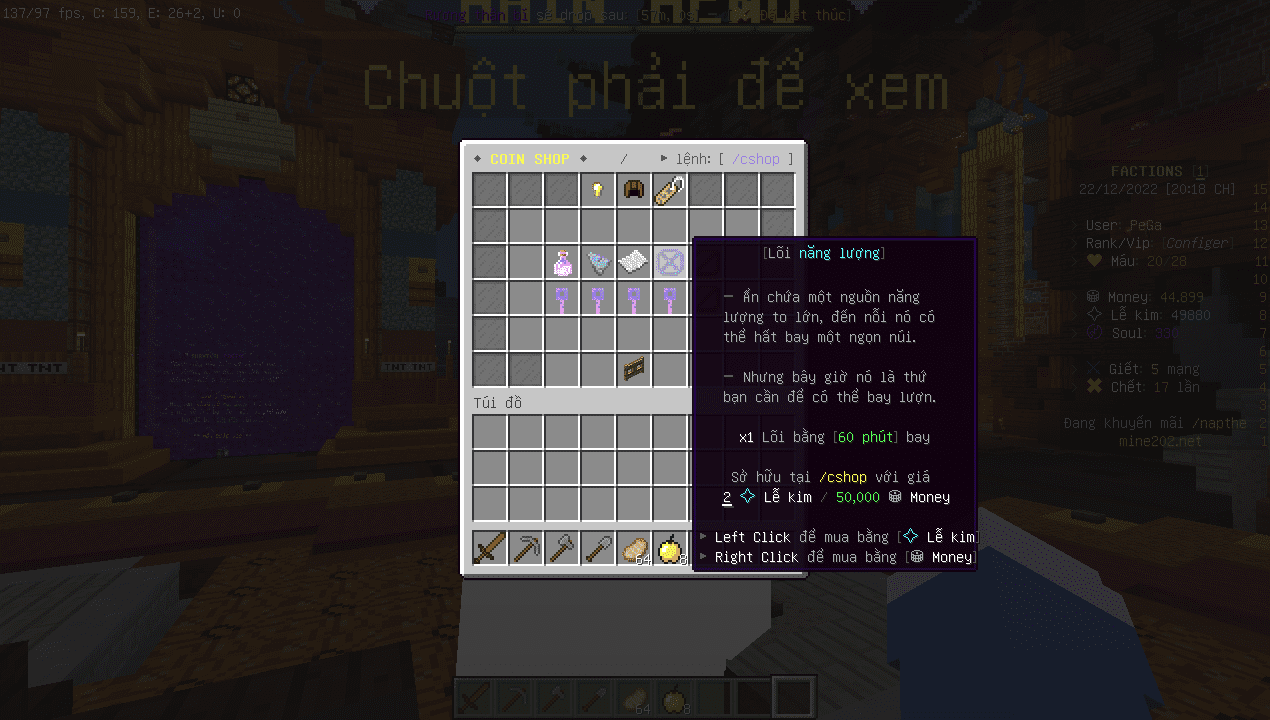Choose the shovel in the hotbar
The height and width of the screenshot is (720, 1270).
(x=598, y=548)
